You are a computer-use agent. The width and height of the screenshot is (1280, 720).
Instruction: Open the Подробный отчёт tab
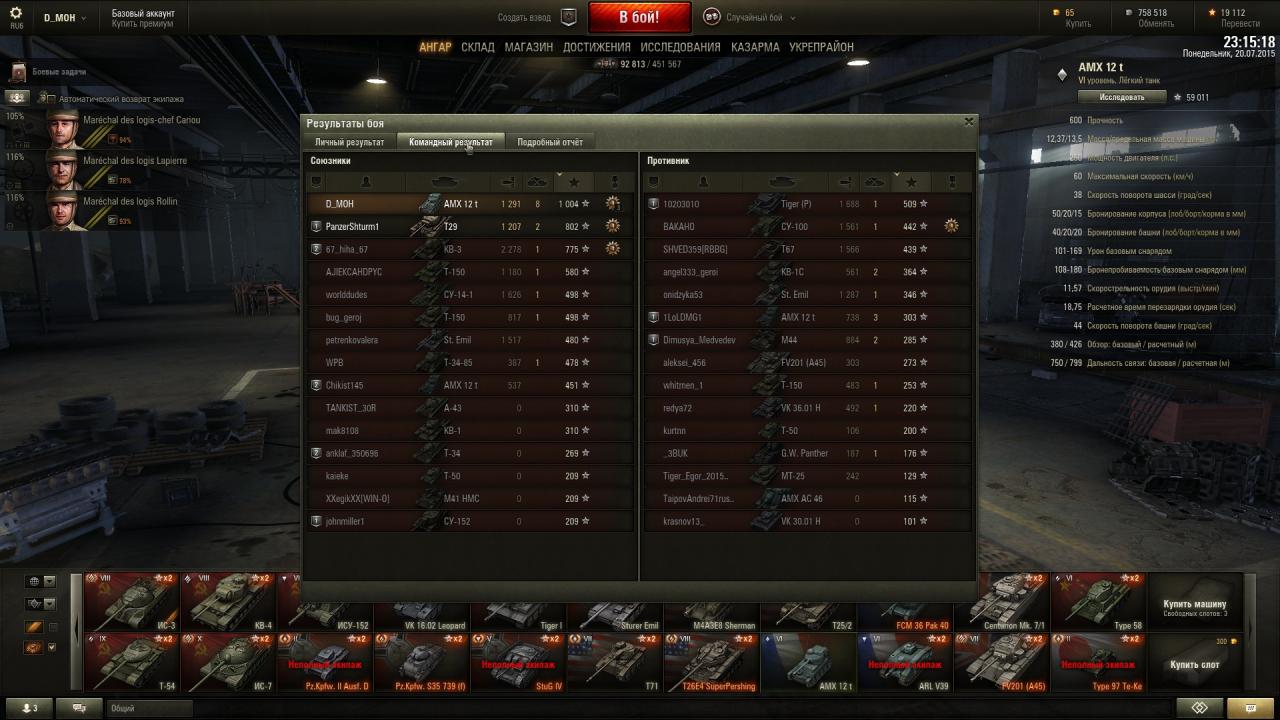click(x=549, y=142)
